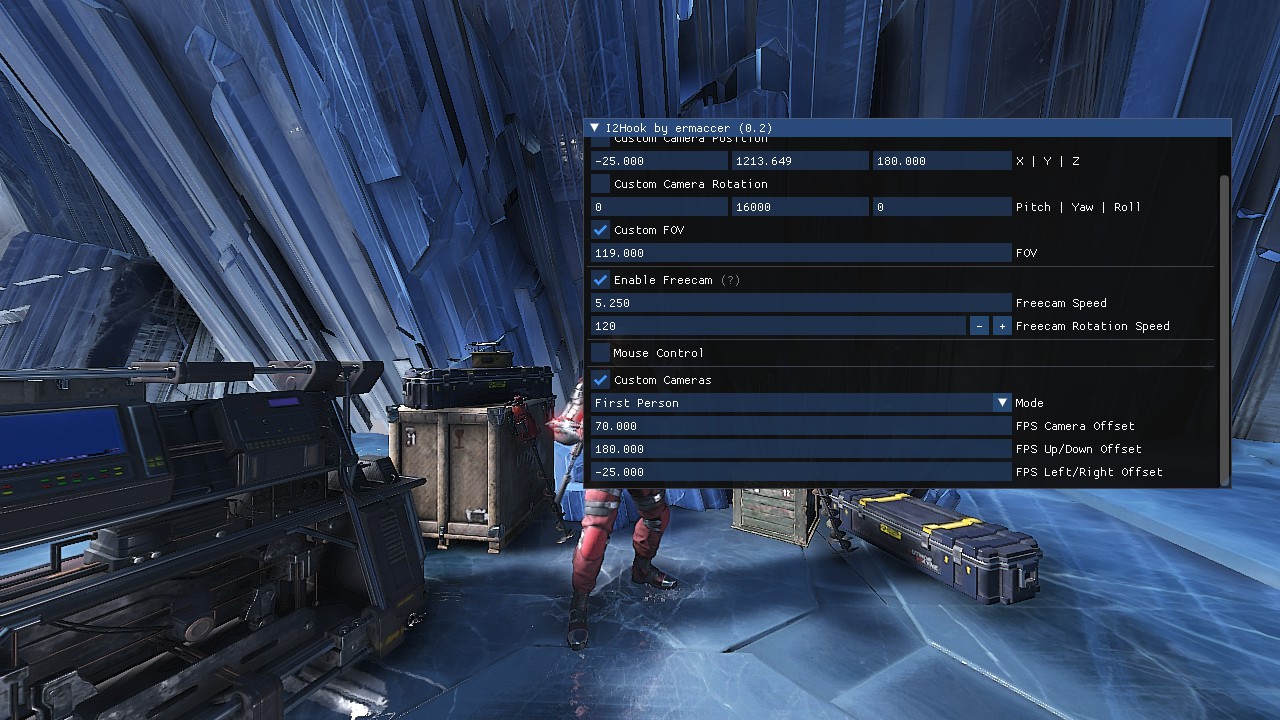Increase Freecam Rotation Speed with plus button
1280x720 pixels.
pos(1001,326)
